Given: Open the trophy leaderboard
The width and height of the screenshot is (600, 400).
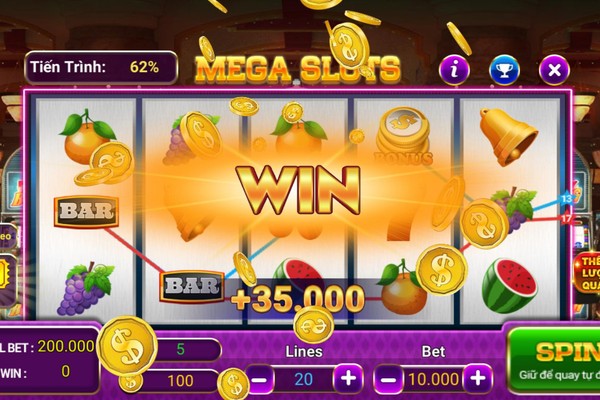Looking at the screenshot, I should (x=504, y=69).
